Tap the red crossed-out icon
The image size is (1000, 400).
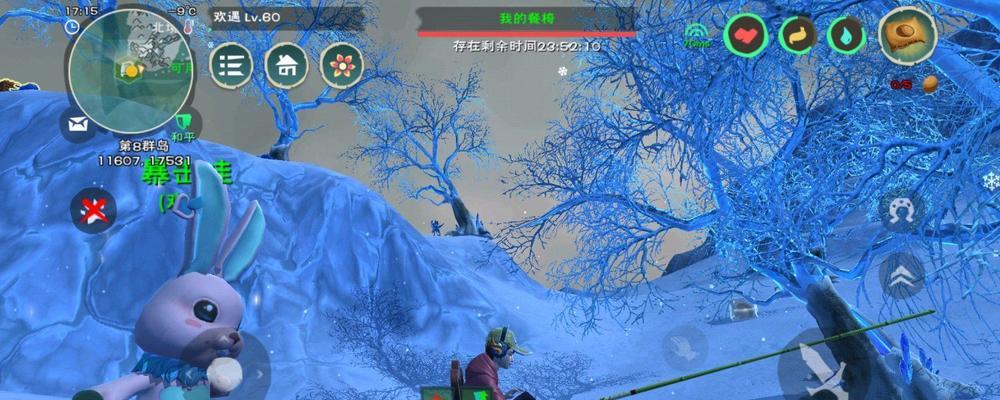(x=94, y=209)
